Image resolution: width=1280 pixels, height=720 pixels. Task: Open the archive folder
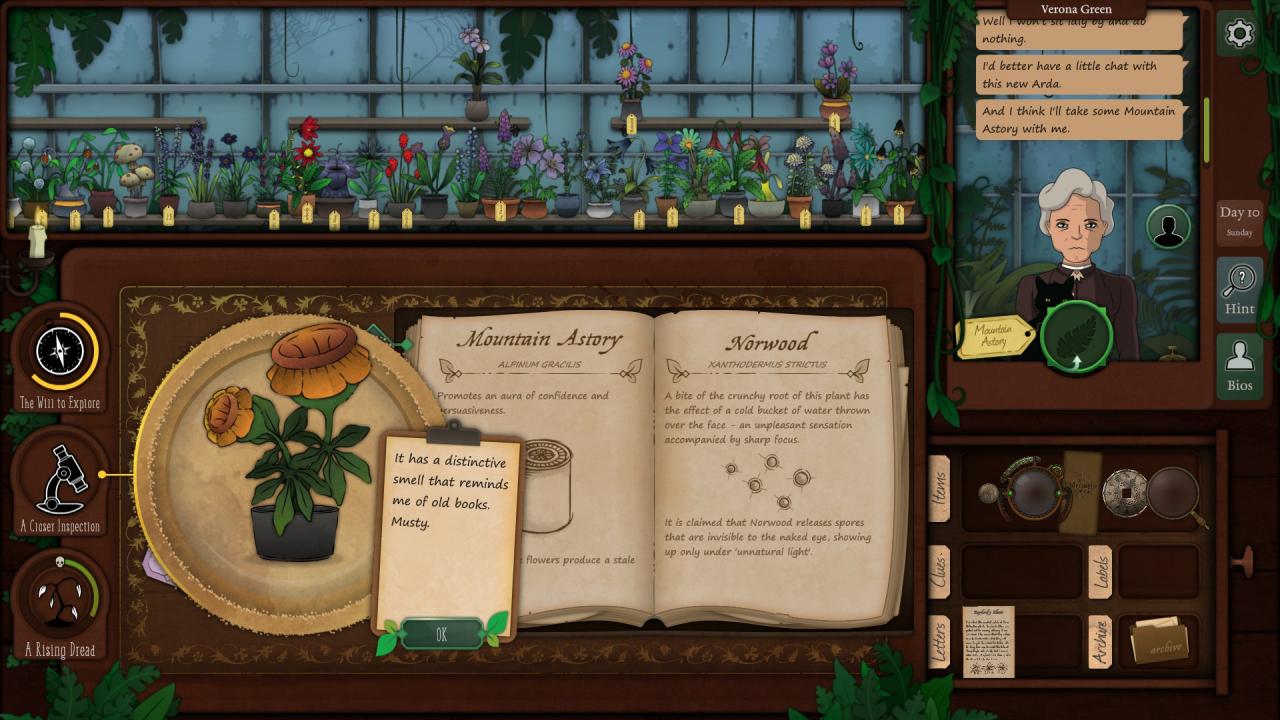1158,640
